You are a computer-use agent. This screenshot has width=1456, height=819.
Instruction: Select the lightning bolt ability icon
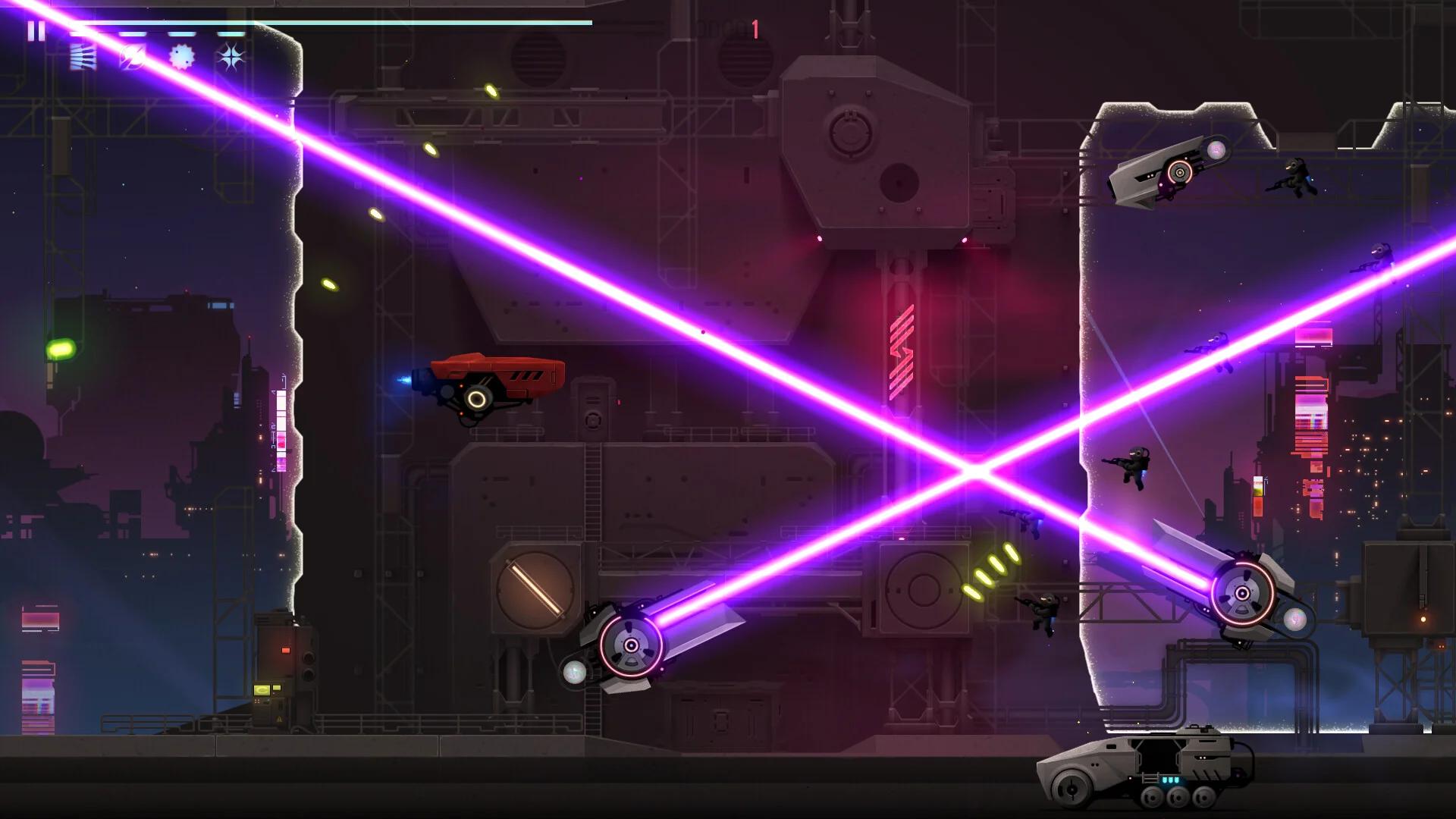point(133,57)
